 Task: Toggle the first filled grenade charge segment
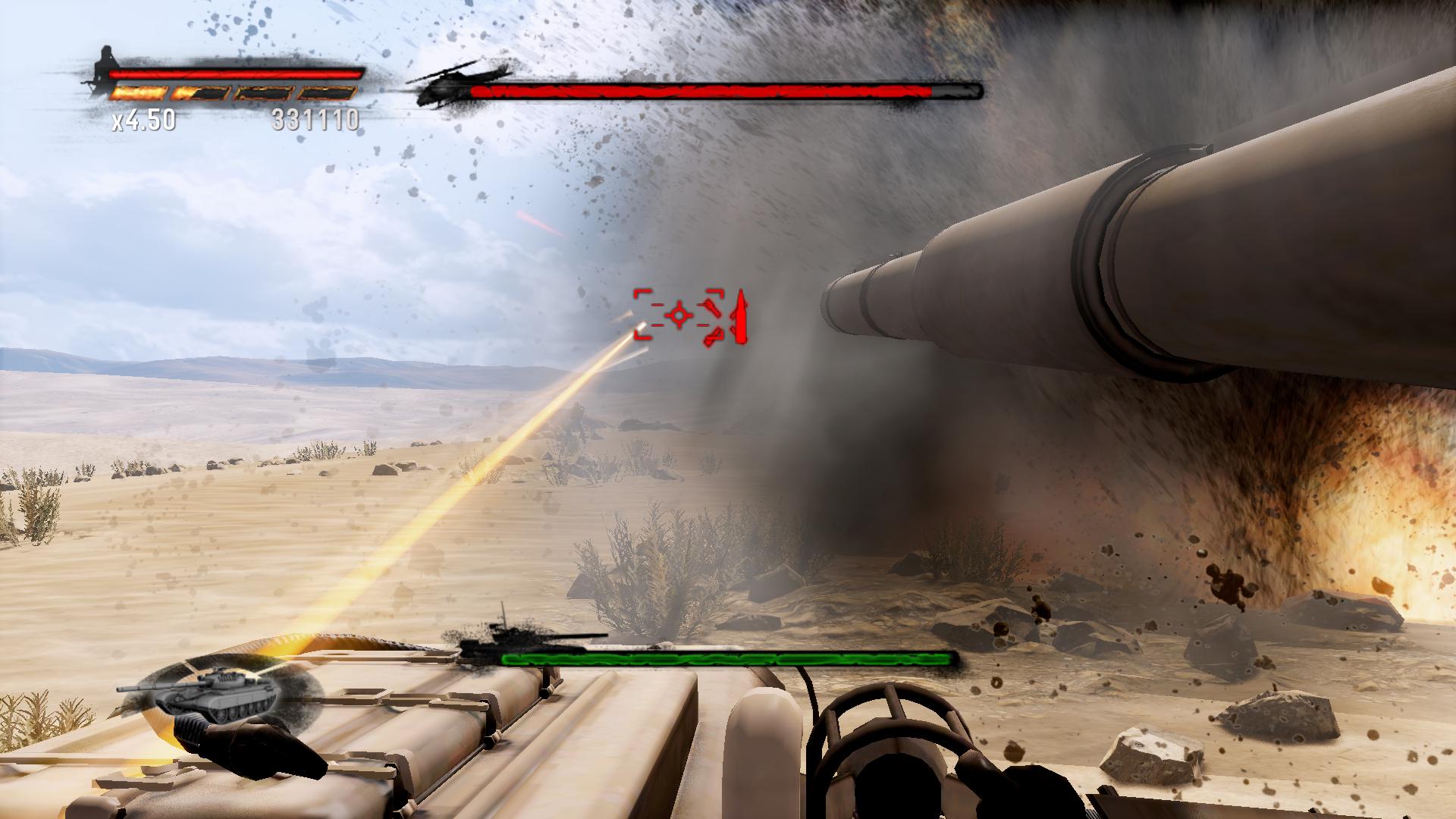click(138, 93)
